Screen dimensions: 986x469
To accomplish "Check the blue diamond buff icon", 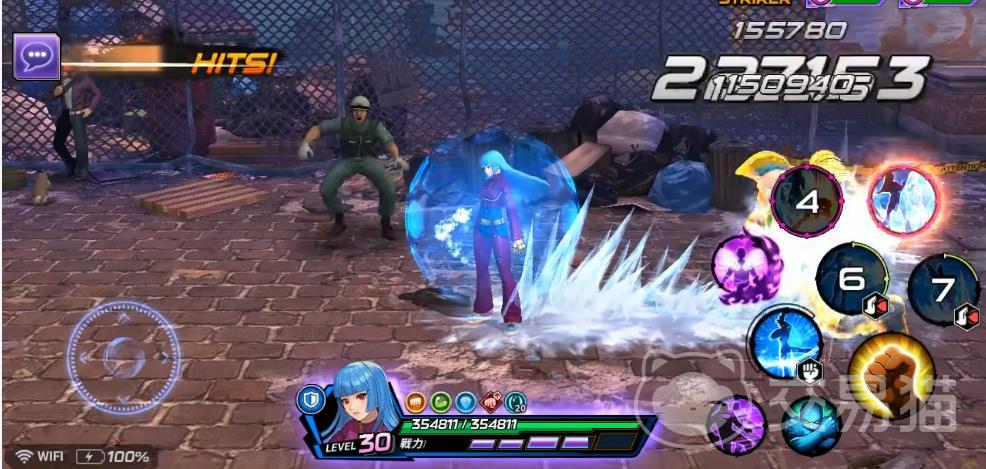I will tap(465, 402).
